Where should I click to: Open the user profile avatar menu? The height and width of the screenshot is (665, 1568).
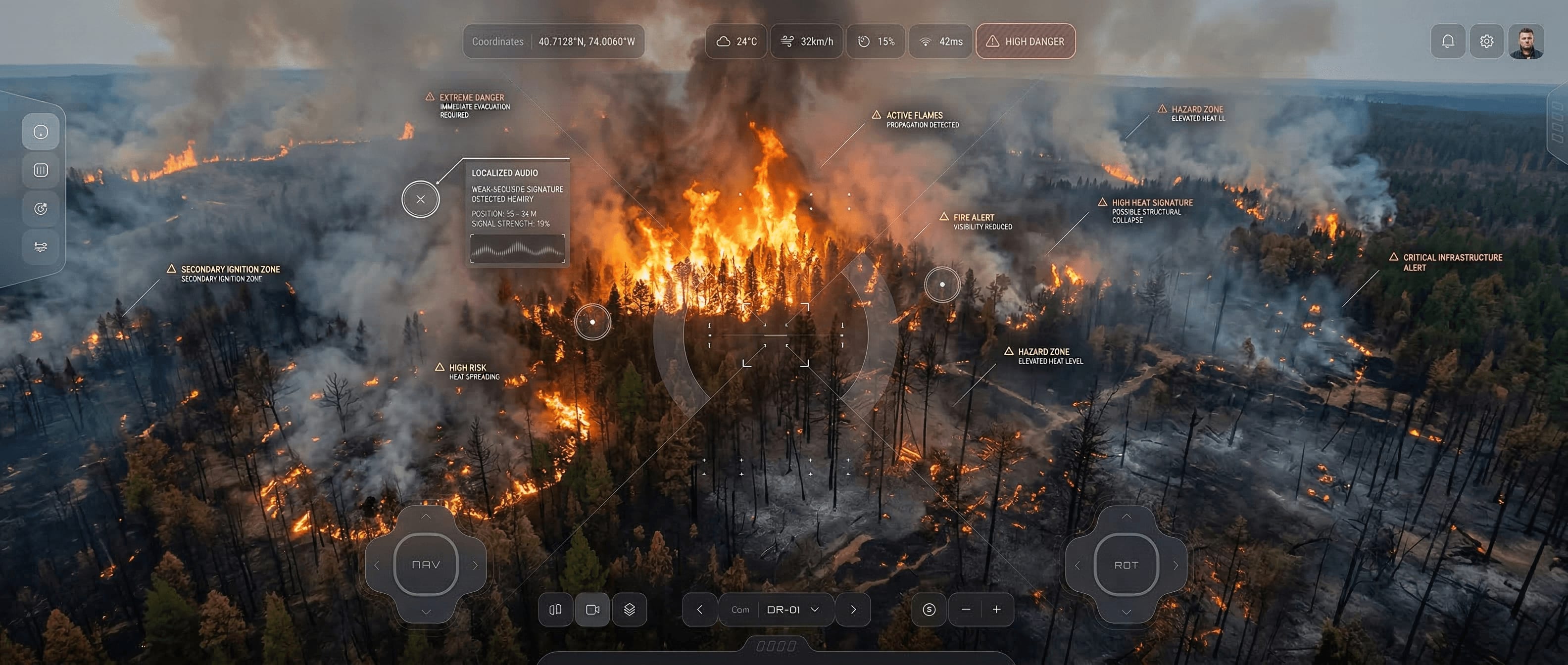click(x=1528, y=41)
